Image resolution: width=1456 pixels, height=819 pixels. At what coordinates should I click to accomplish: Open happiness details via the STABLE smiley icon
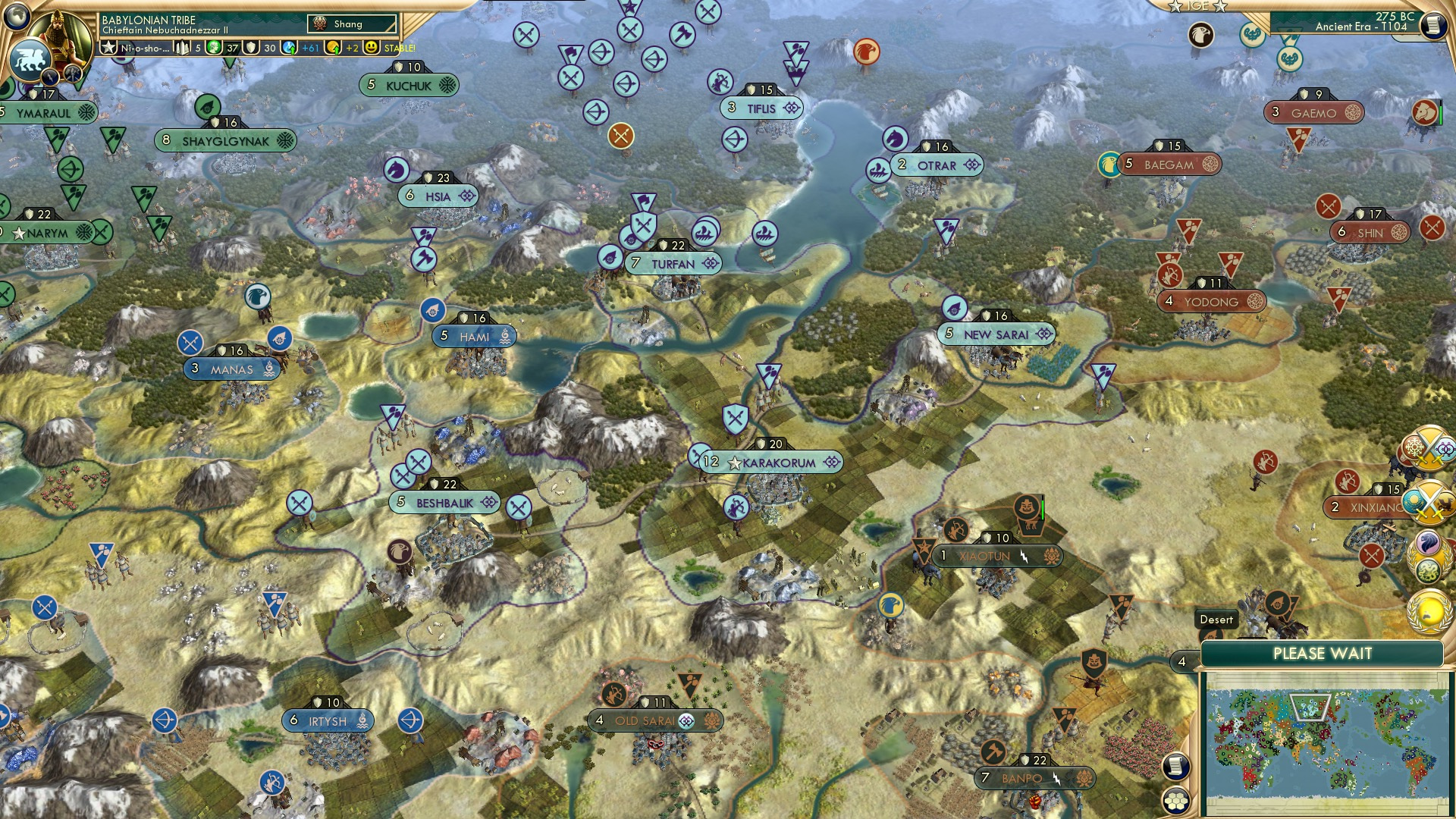tap(369, 48)
